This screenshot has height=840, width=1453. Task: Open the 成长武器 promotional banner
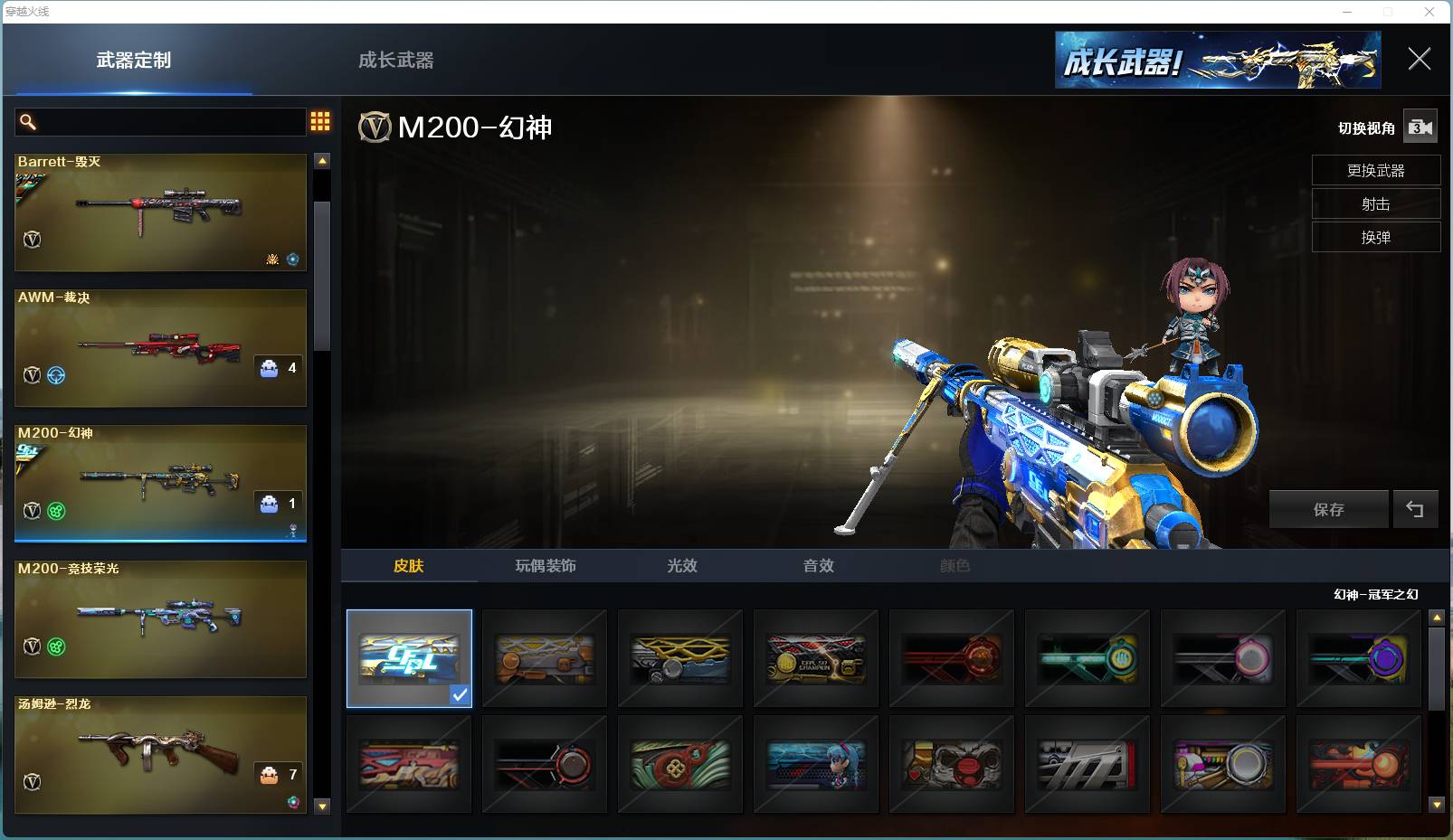coord(1217,61)
